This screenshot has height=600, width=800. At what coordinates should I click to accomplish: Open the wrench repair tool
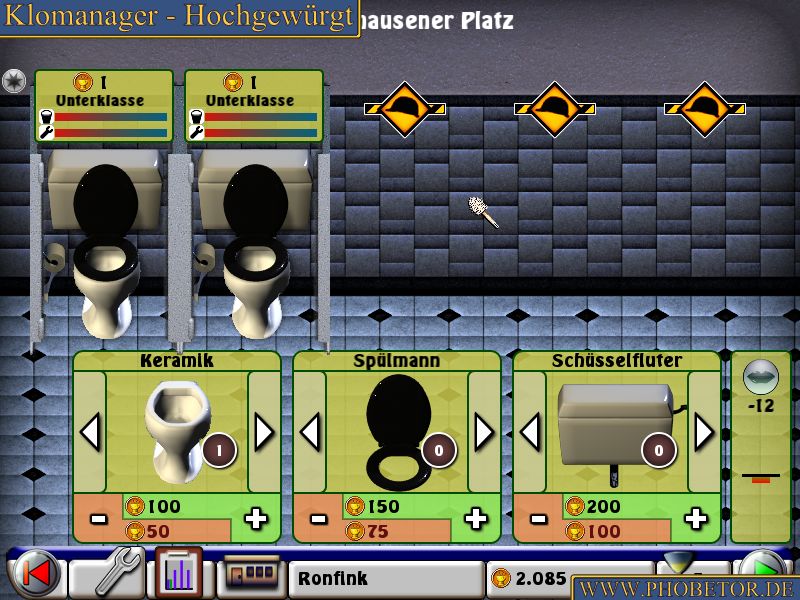point(107,575)
